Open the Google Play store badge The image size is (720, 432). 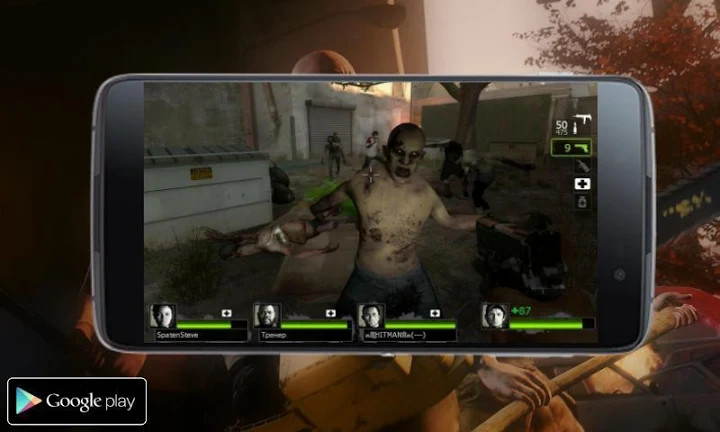tap(77, 401)
